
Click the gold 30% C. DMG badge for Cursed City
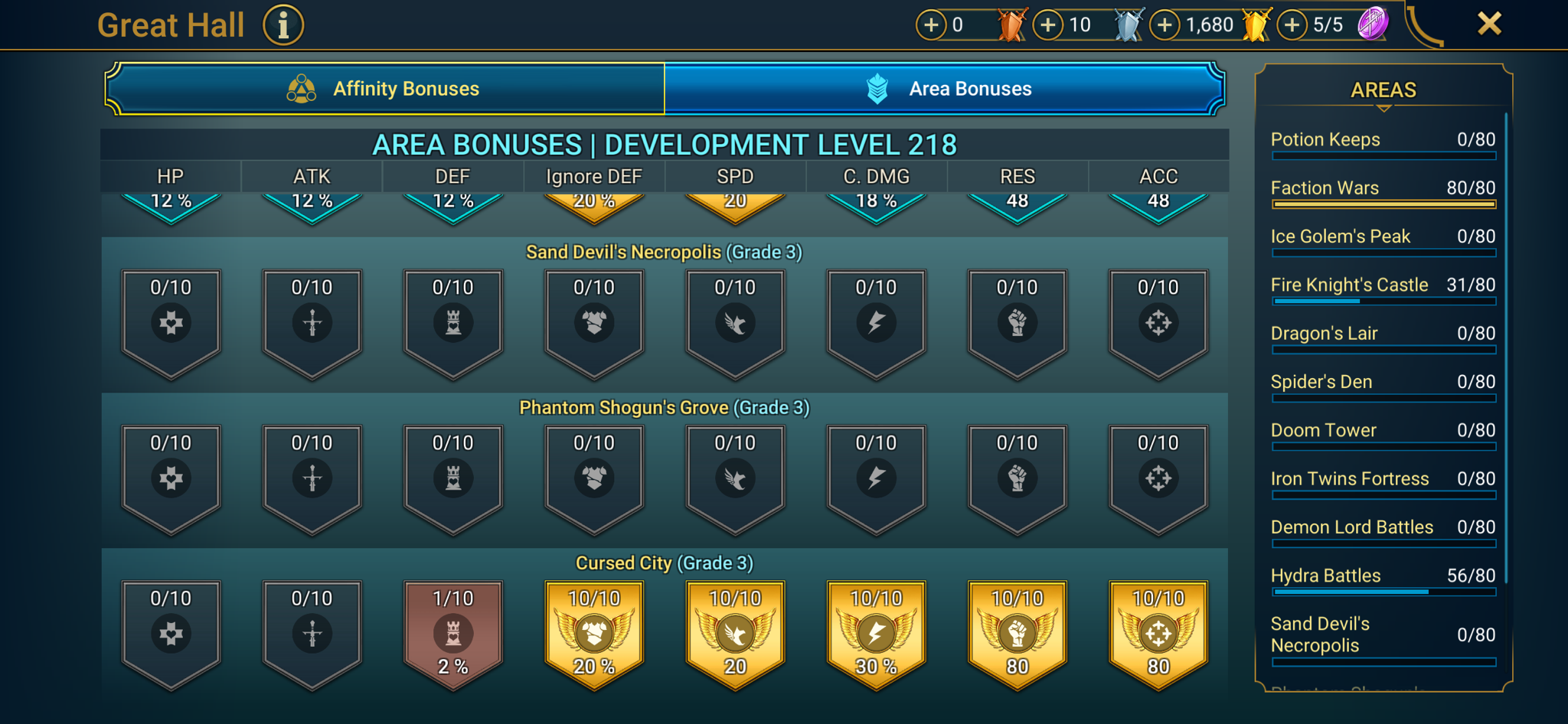tap(875, 631)
